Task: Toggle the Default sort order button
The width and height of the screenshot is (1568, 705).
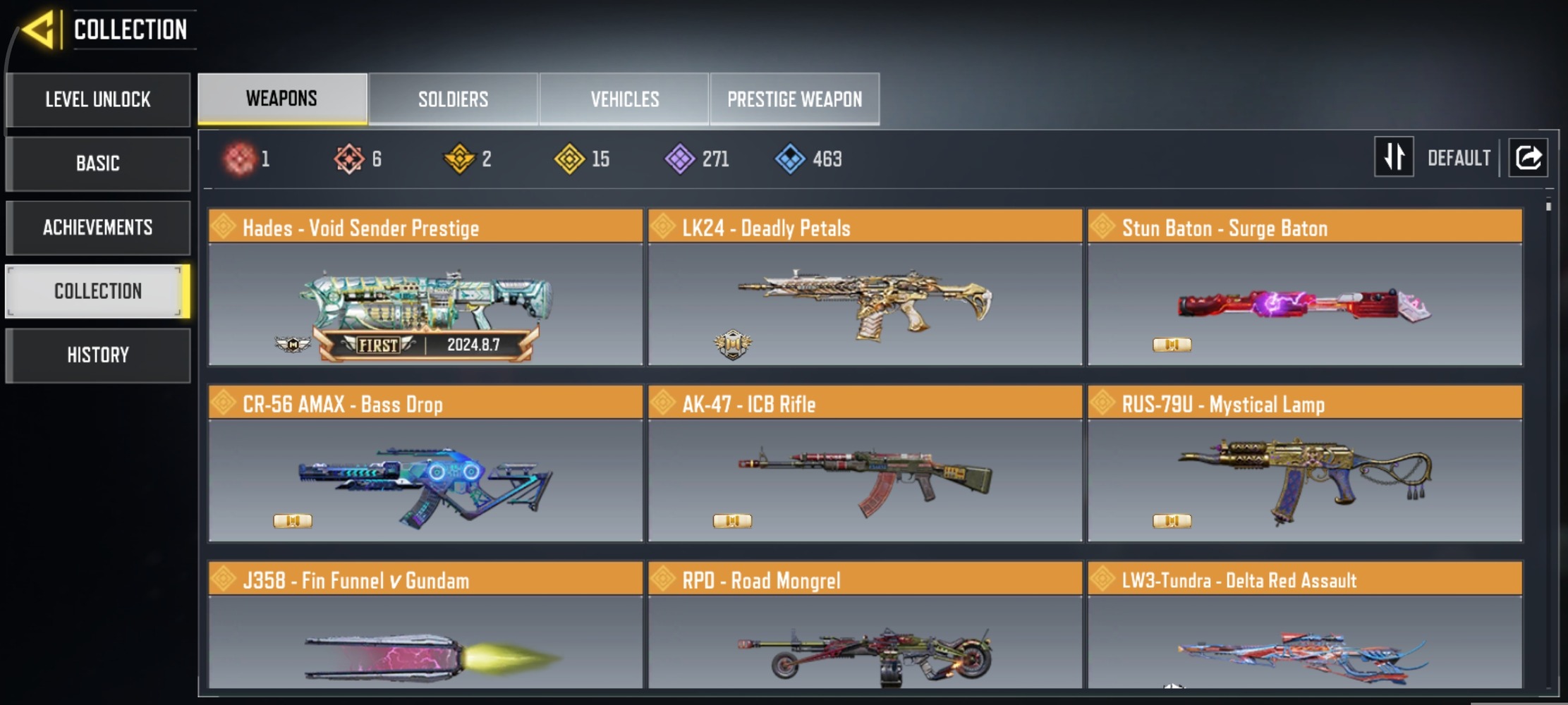Action: (1394, 157)
